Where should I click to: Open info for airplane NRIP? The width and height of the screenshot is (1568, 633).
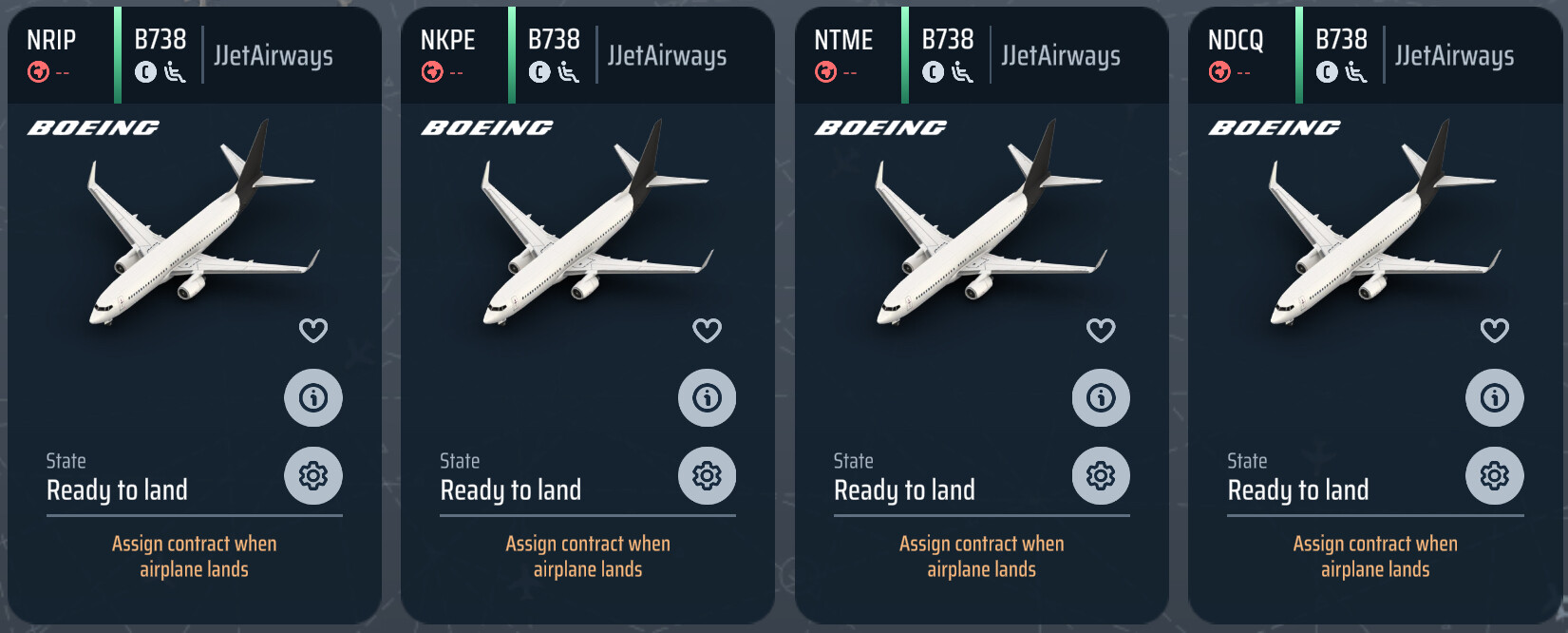[x=313, y=397]
